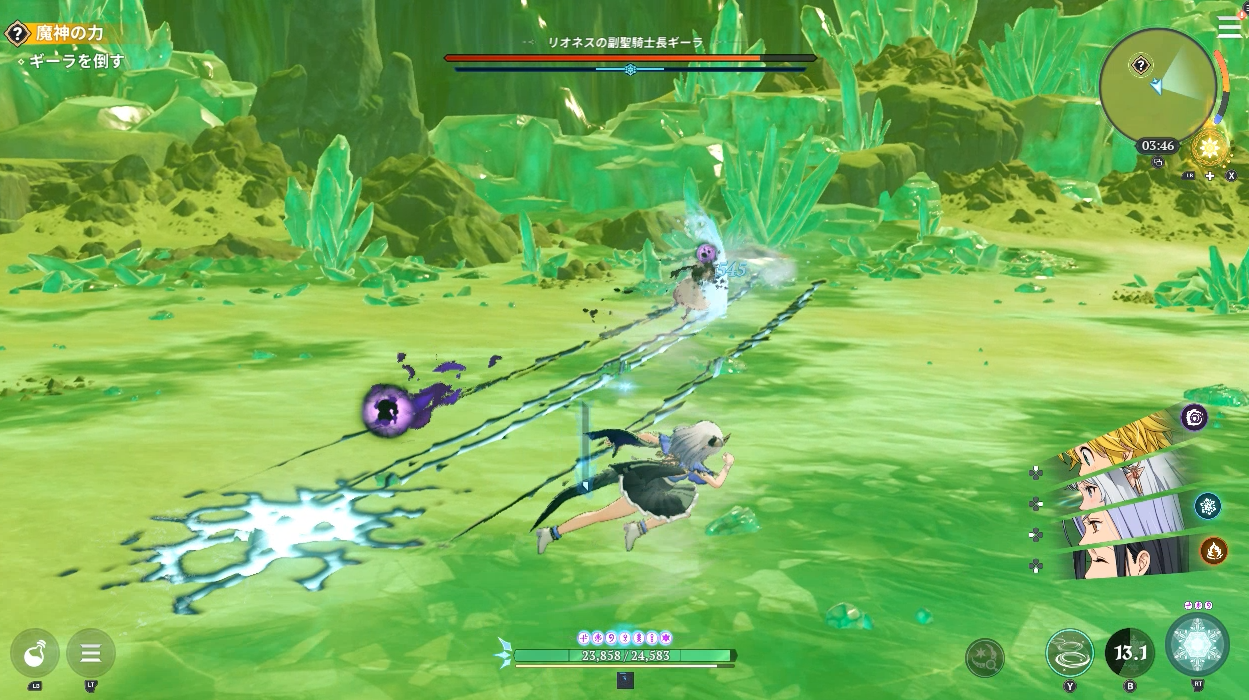The width and height of the screenshot is (1249, 700).
Task: Toggle the dimmed moon target lock-on button
Action: pyautogui.click(x=984, y=657)
